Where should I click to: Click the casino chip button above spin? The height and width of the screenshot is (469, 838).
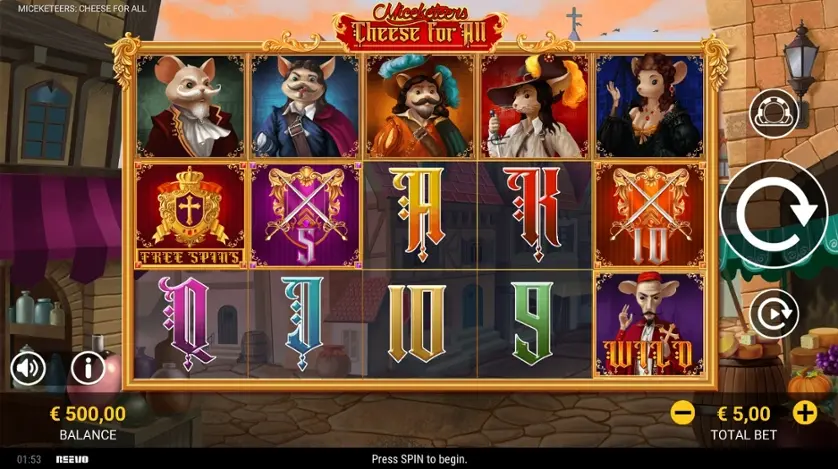[775, 114]
